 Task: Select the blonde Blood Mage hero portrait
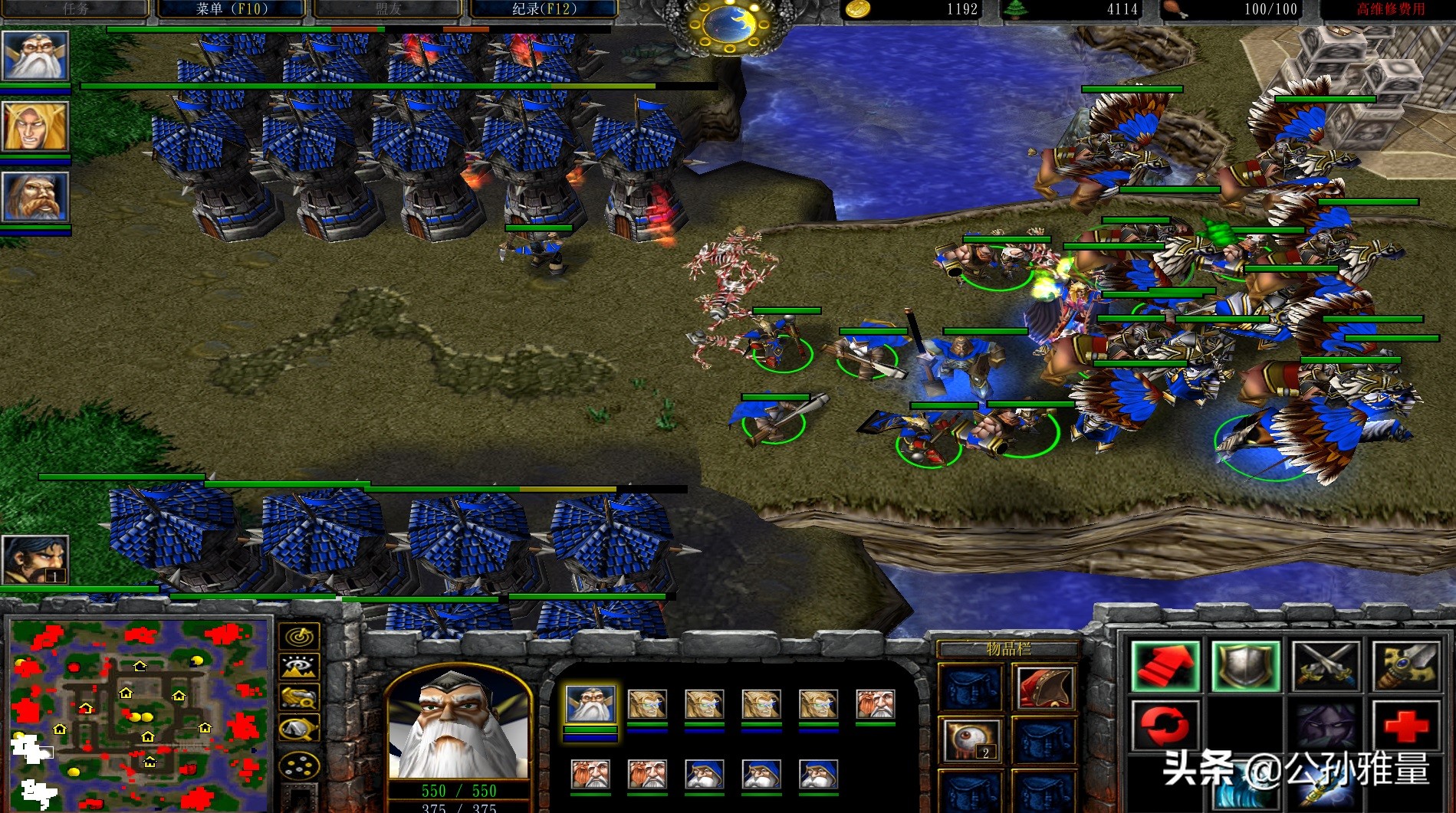[35, 126]
